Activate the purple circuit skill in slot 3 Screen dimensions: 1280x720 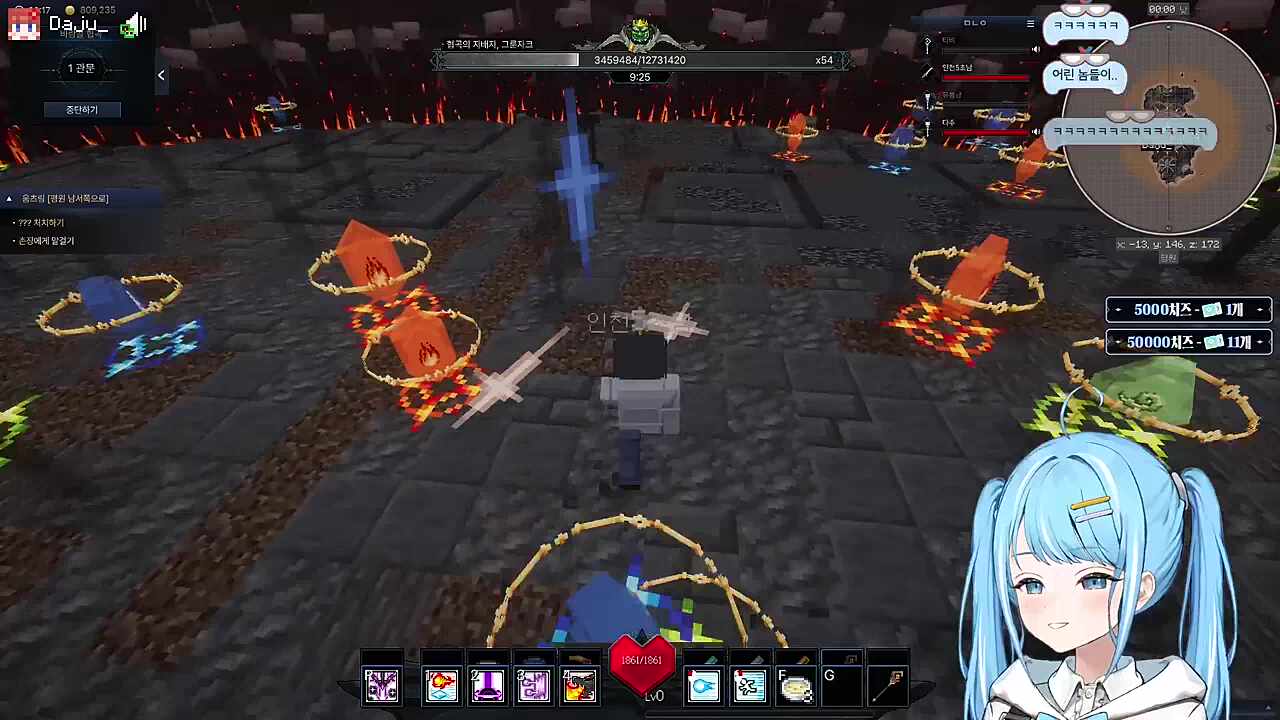click(x=533, y=685)
